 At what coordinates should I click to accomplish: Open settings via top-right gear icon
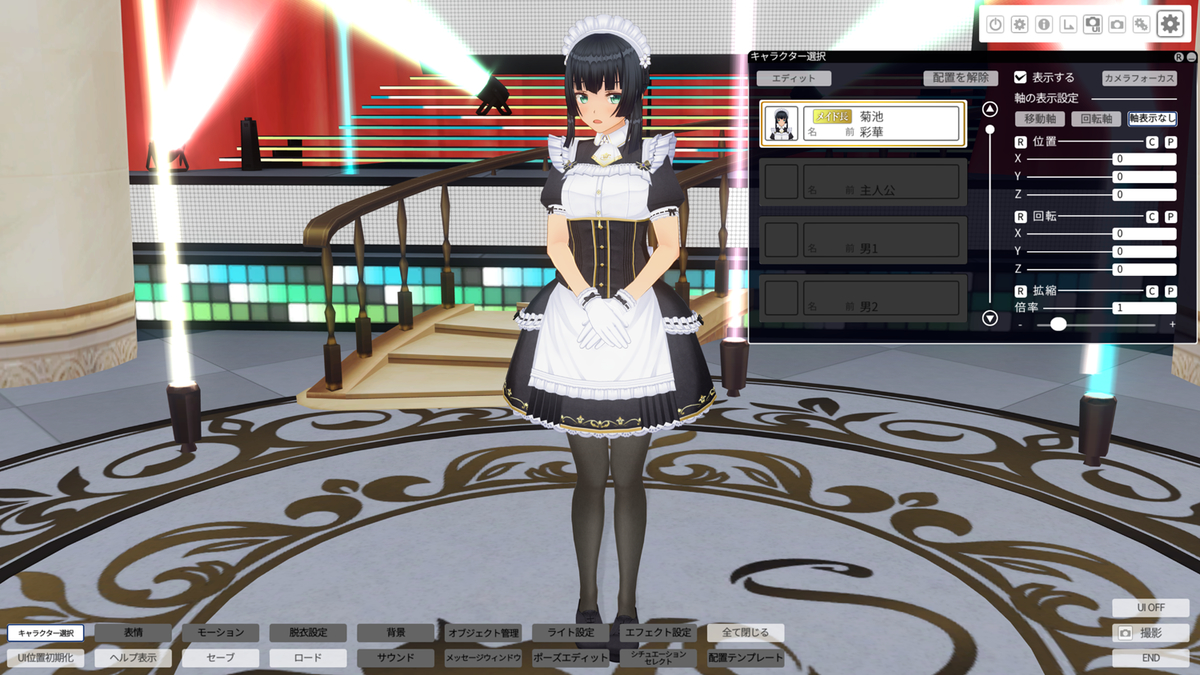point(1169,25)
